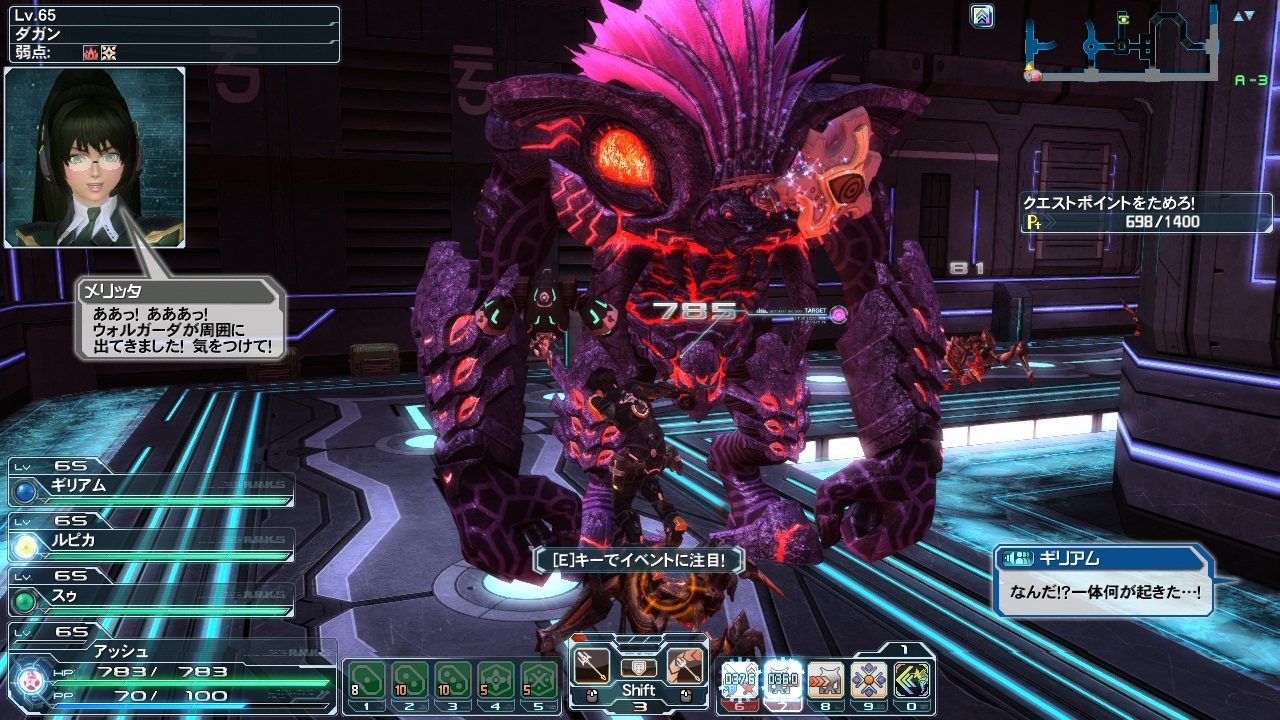Image resolution: width=1280 pixels, height=720 pixels.
Task: Activate the shield icon above Shift
Action: coord(639,667)
